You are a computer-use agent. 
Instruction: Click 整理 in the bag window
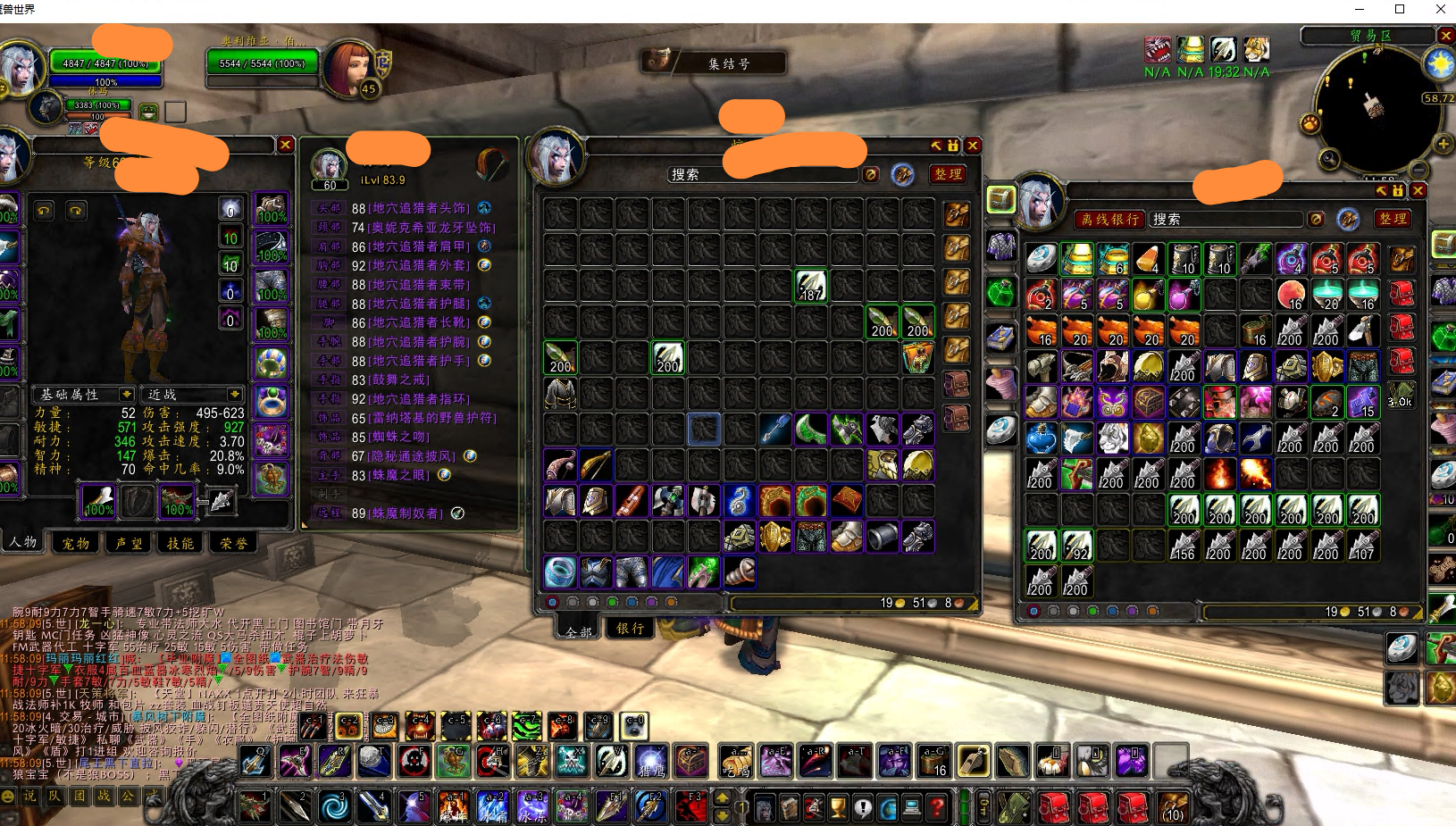948,174
